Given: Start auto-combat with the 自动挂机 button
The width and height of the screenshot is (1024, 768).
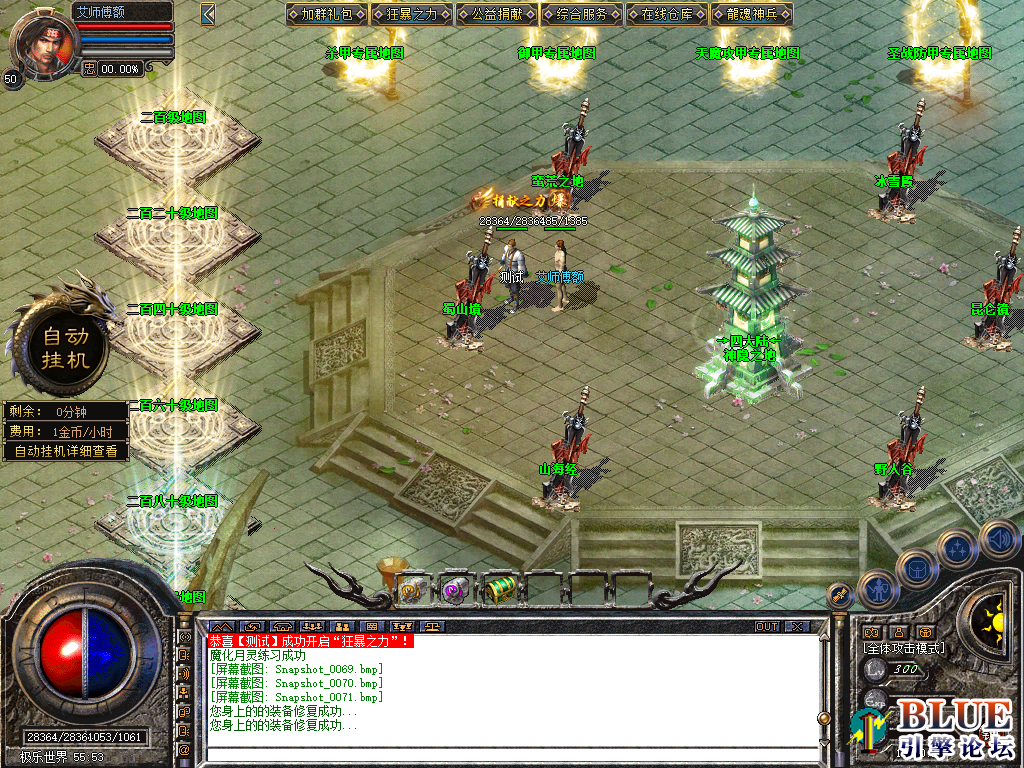Looking at the screenshot, I should pos(66,346).
